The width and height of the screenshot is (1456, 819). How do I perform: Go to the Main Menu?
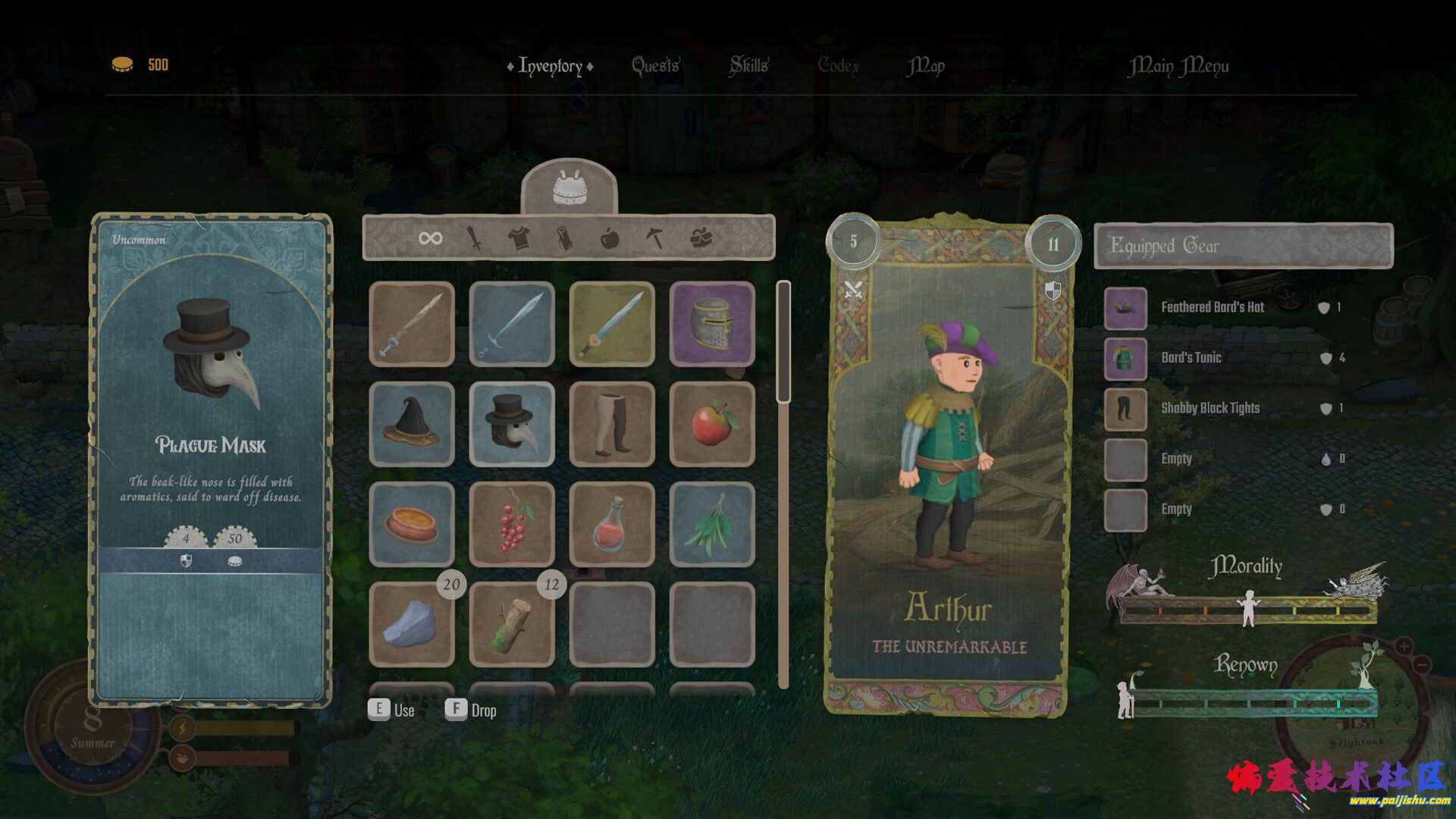(1178, 67)
